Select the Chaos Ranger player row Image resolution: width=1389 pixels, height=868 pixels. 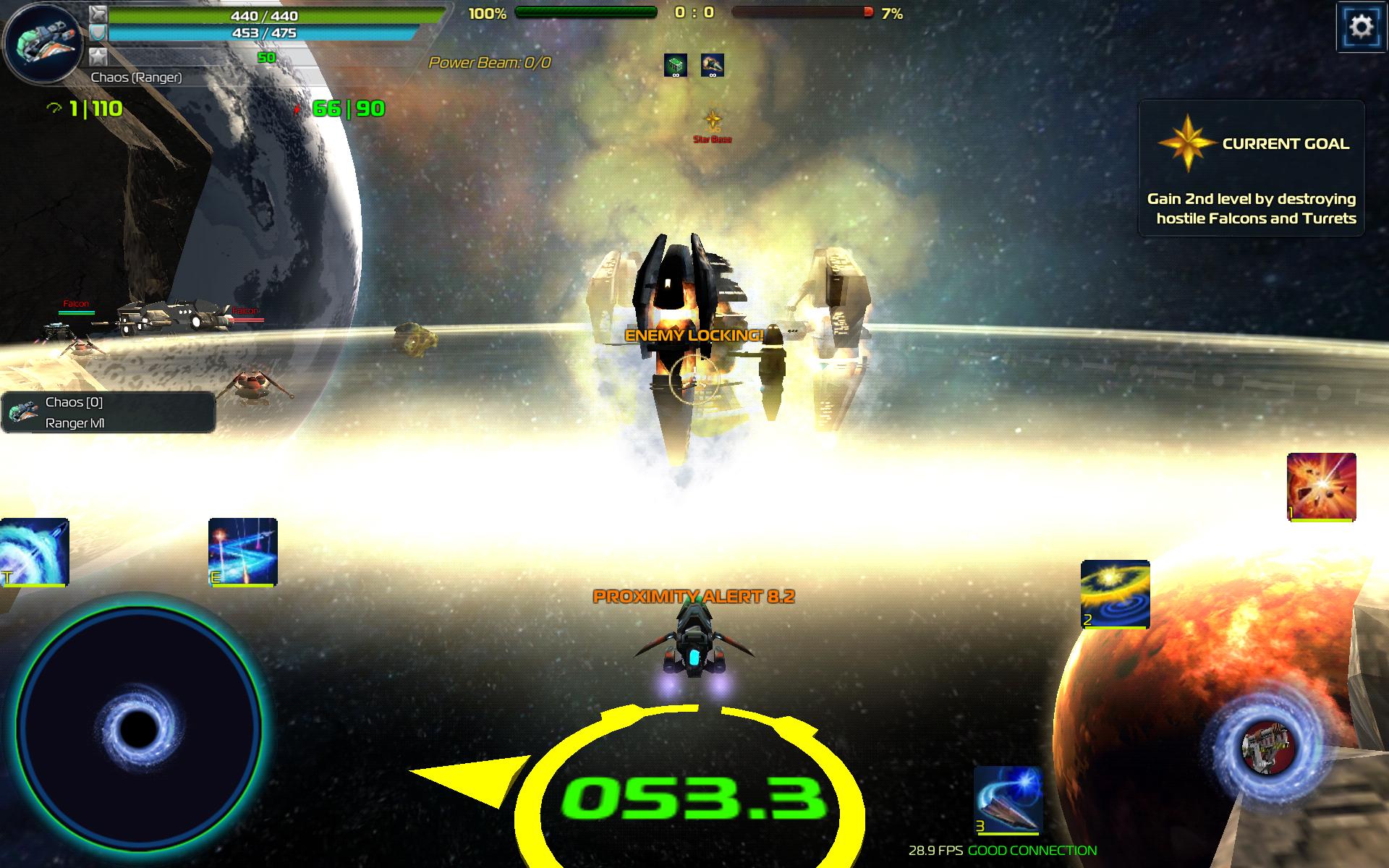click(109, 412)
